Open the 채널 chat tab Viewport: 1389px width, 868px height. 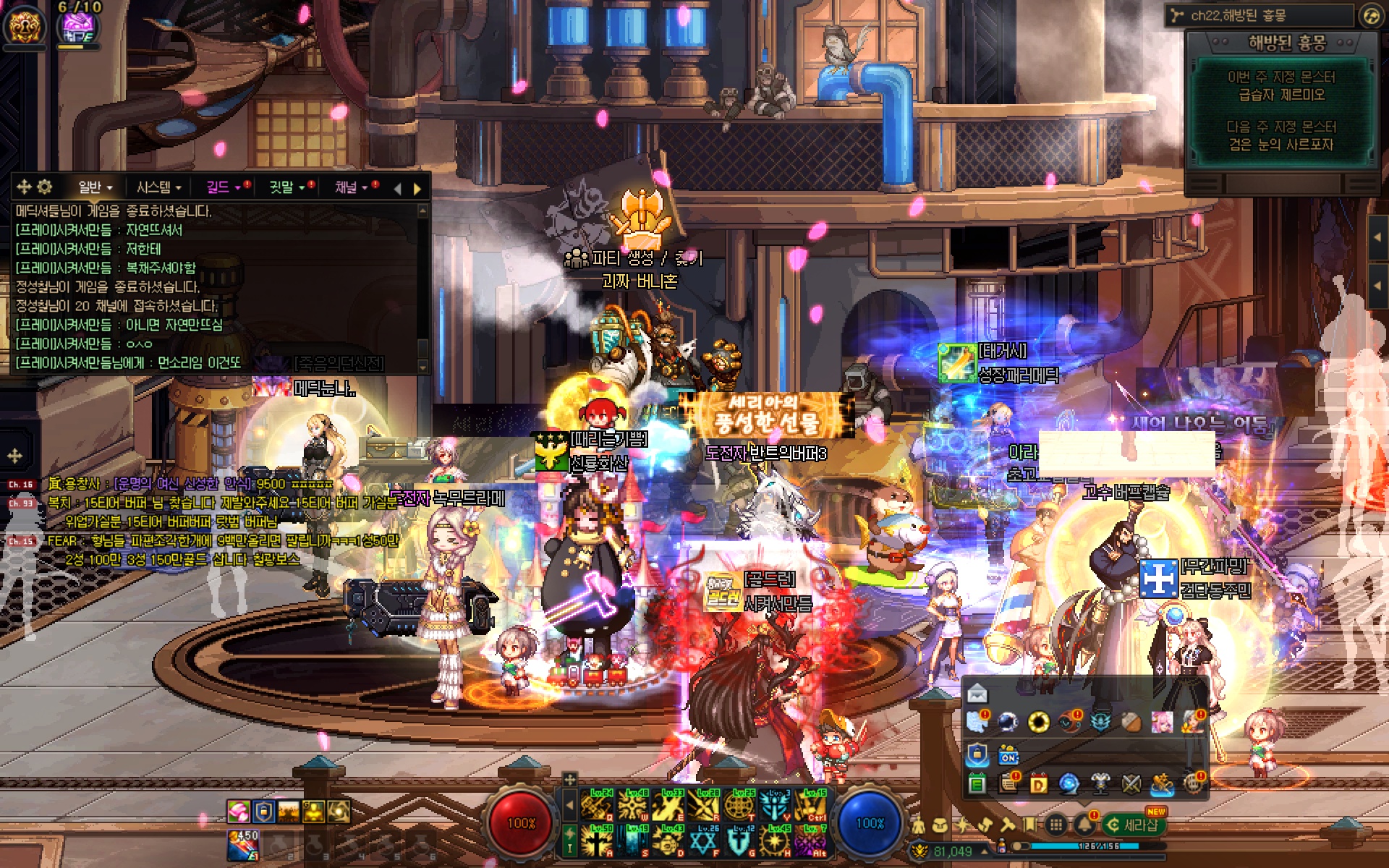click(x=350, y=187)
